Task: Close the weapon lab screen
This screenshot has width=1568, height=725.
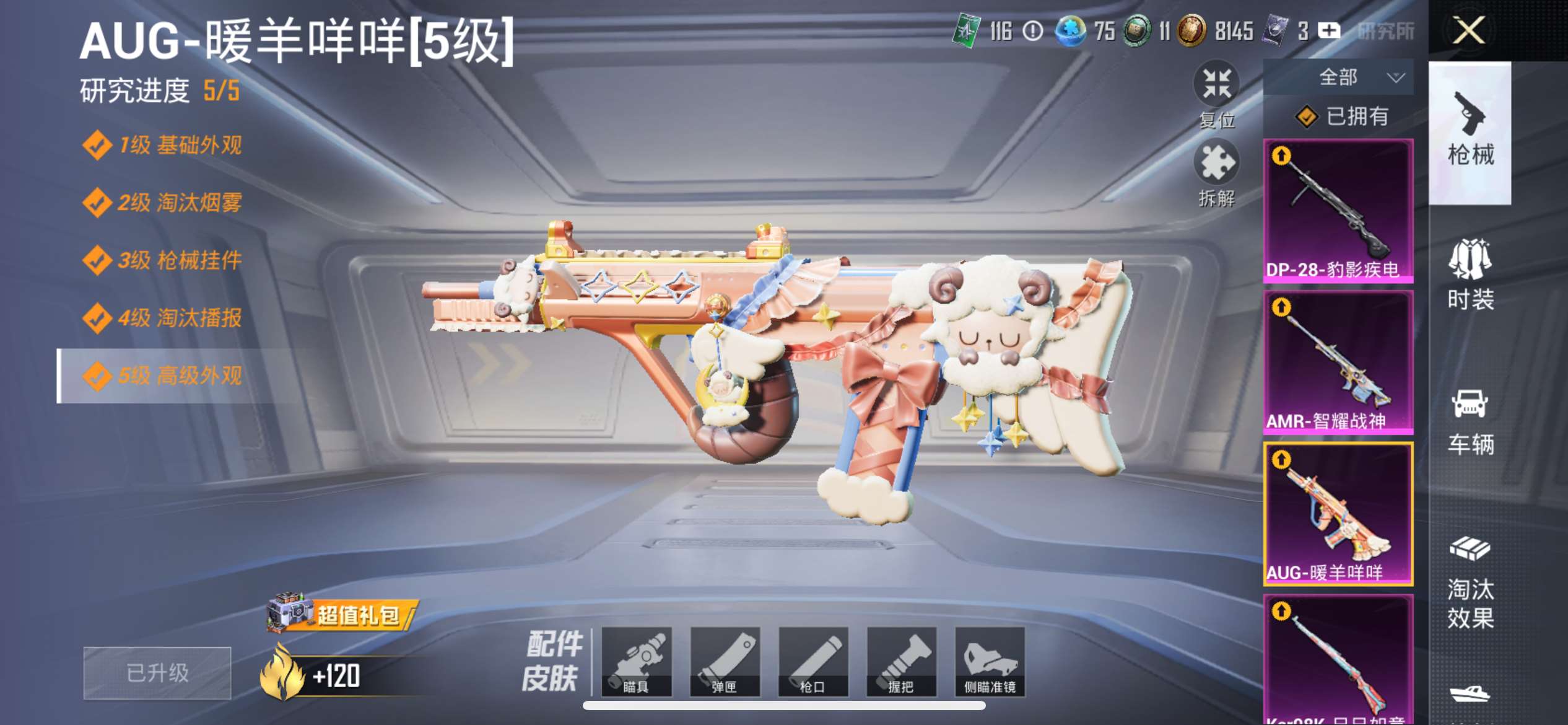Action: tap(1468, 30)
